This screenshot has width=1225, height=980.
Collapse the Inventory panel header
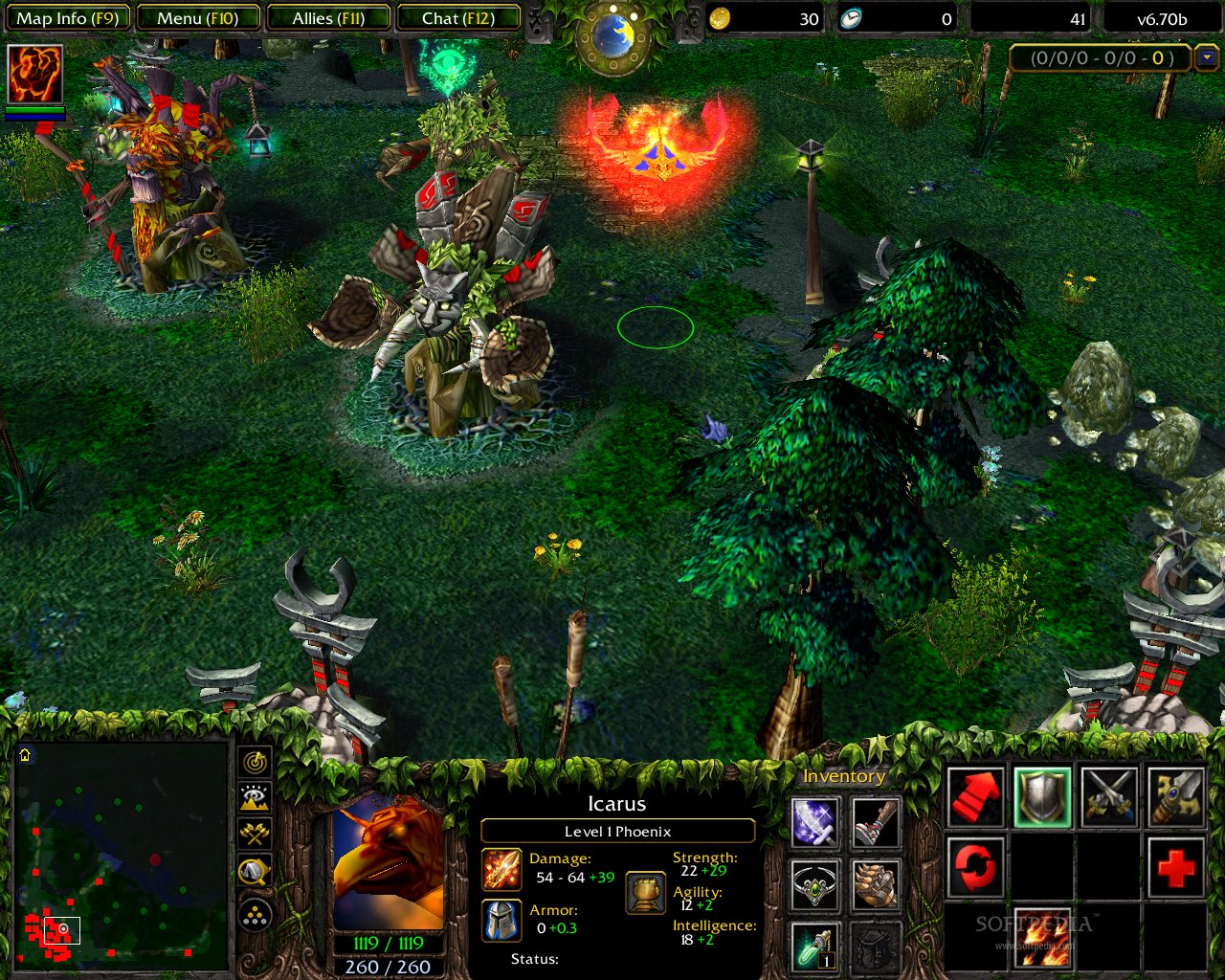[x=844, y=776]
